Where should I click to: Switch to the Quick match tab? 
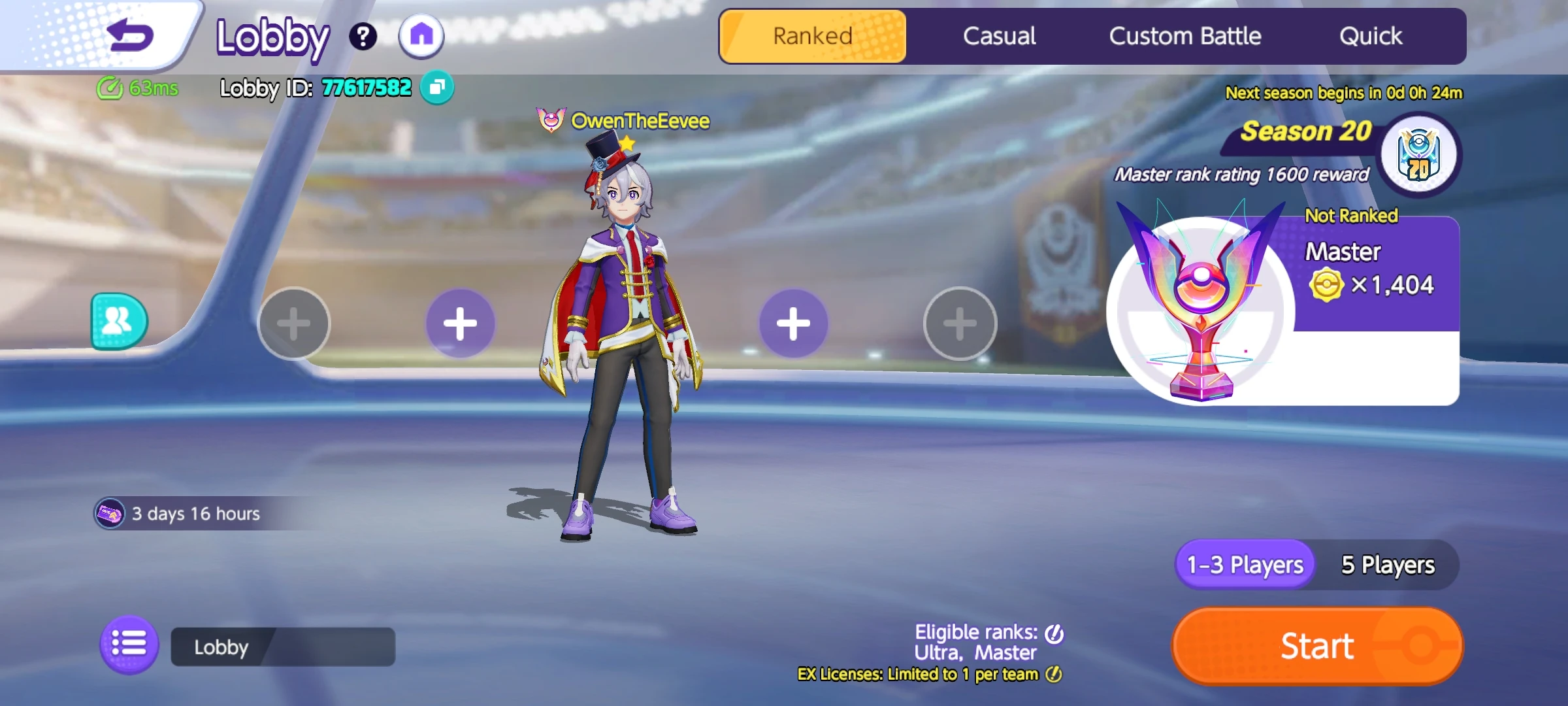point(1371,36)
